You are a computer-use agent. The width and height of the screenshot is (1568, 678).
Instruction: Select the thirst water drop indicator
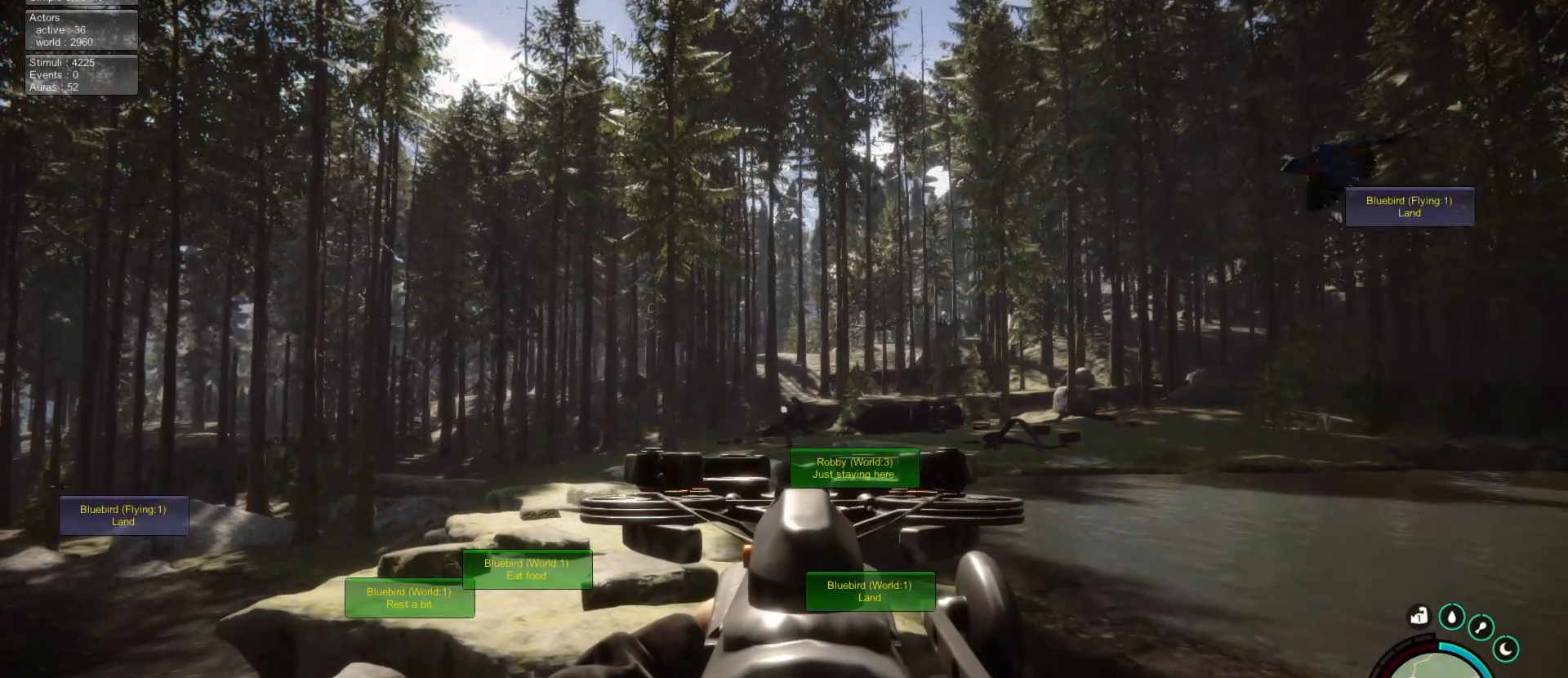1453,618
